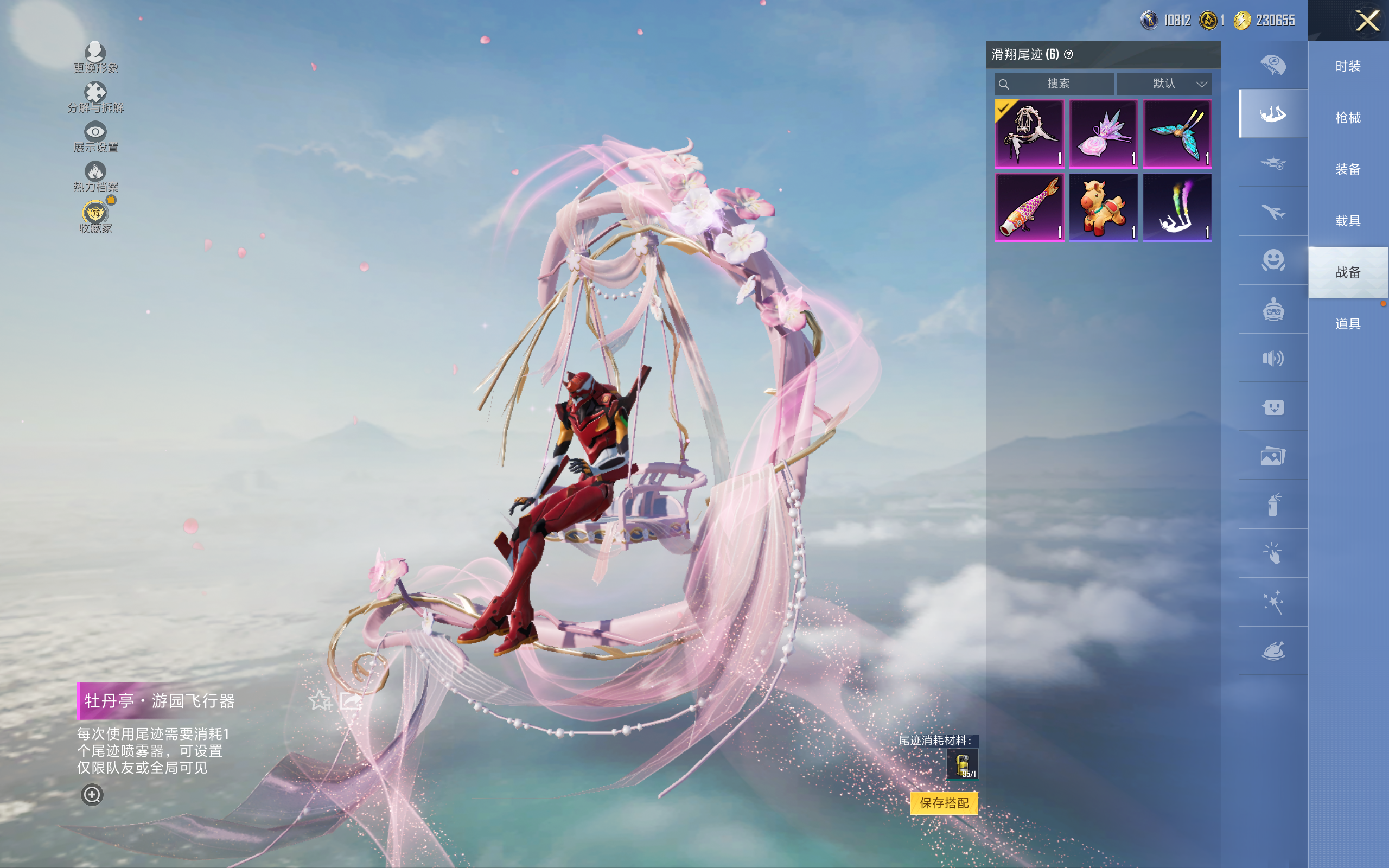Open the 道具 tab
Image resolution: width=1389 pixels, height=868 pixels.
tap(1348, 324)
